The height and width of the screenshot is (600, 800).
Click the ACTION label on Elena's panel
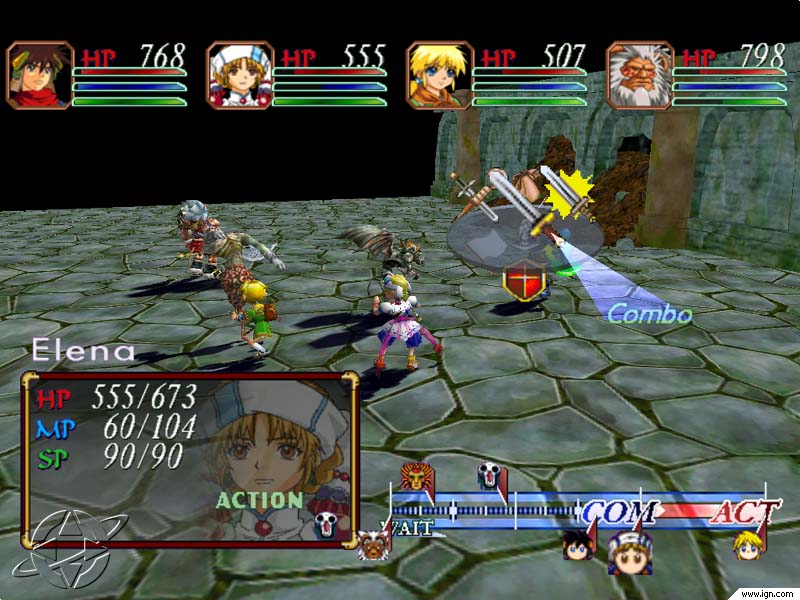pyautogui.click(x=260, y=500)
